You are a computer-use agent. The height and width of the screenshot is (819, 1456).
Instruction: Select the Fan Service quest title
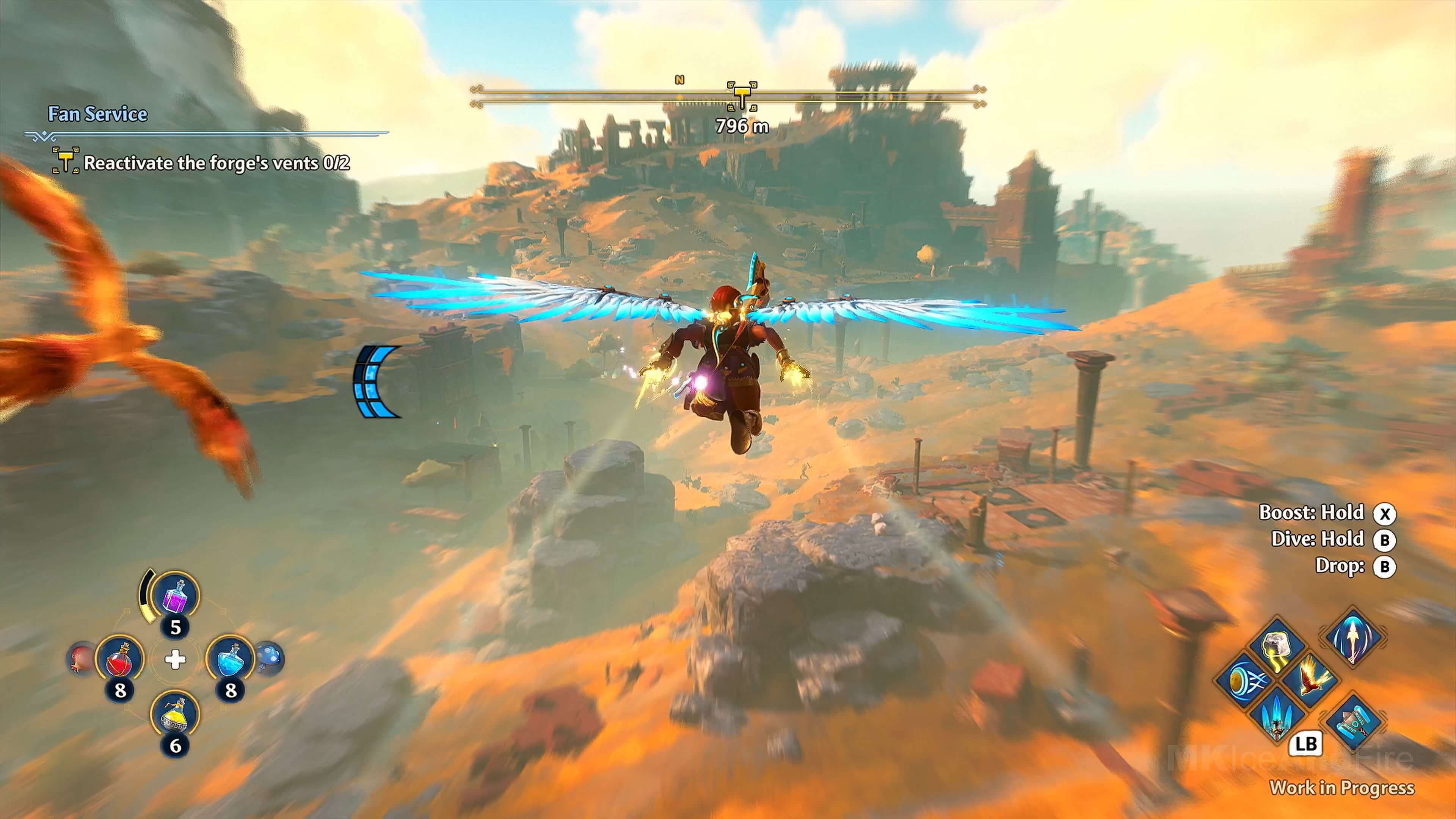(x=97, y=114)
